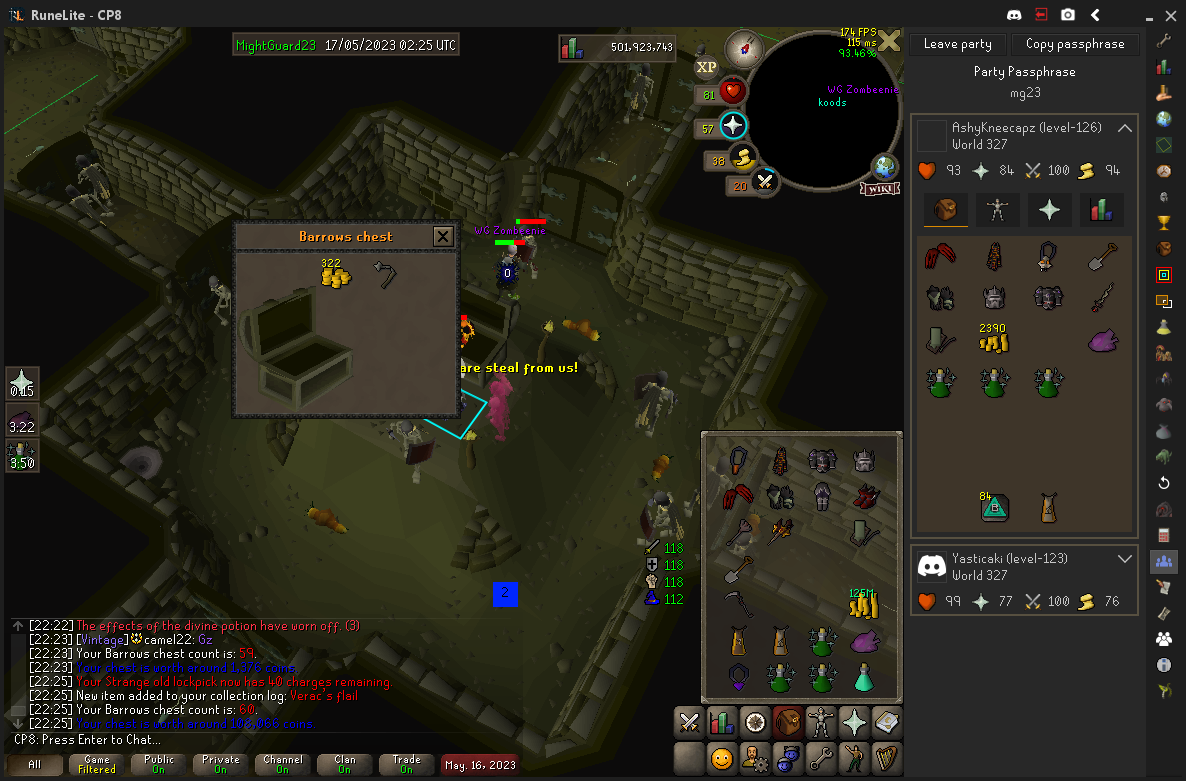Close the Barrows chest window
Image resolution: width=1186 pixels, height=781 pixels.
pos(442,237)
